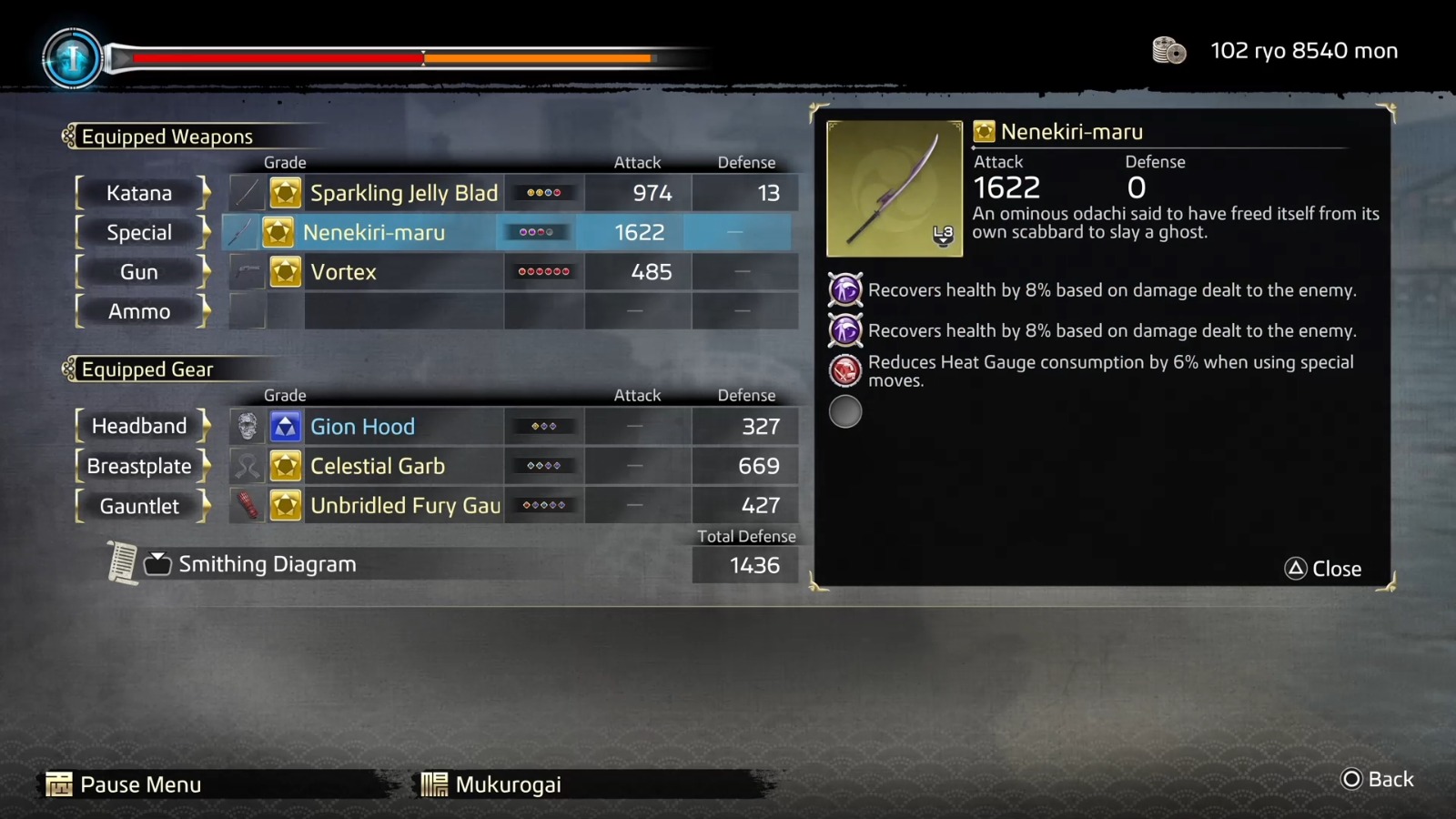Close the Nenekiri-maru detail panel

pos(1323,568)
